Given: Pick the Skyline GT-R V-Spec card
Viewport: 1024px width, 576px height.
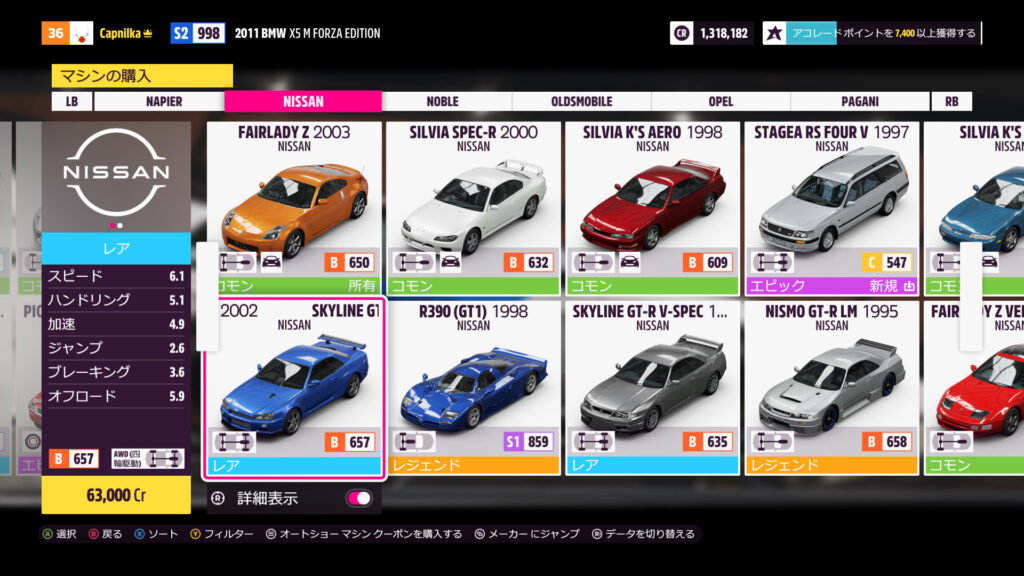Looking at the screenshot, I should 652,387.
